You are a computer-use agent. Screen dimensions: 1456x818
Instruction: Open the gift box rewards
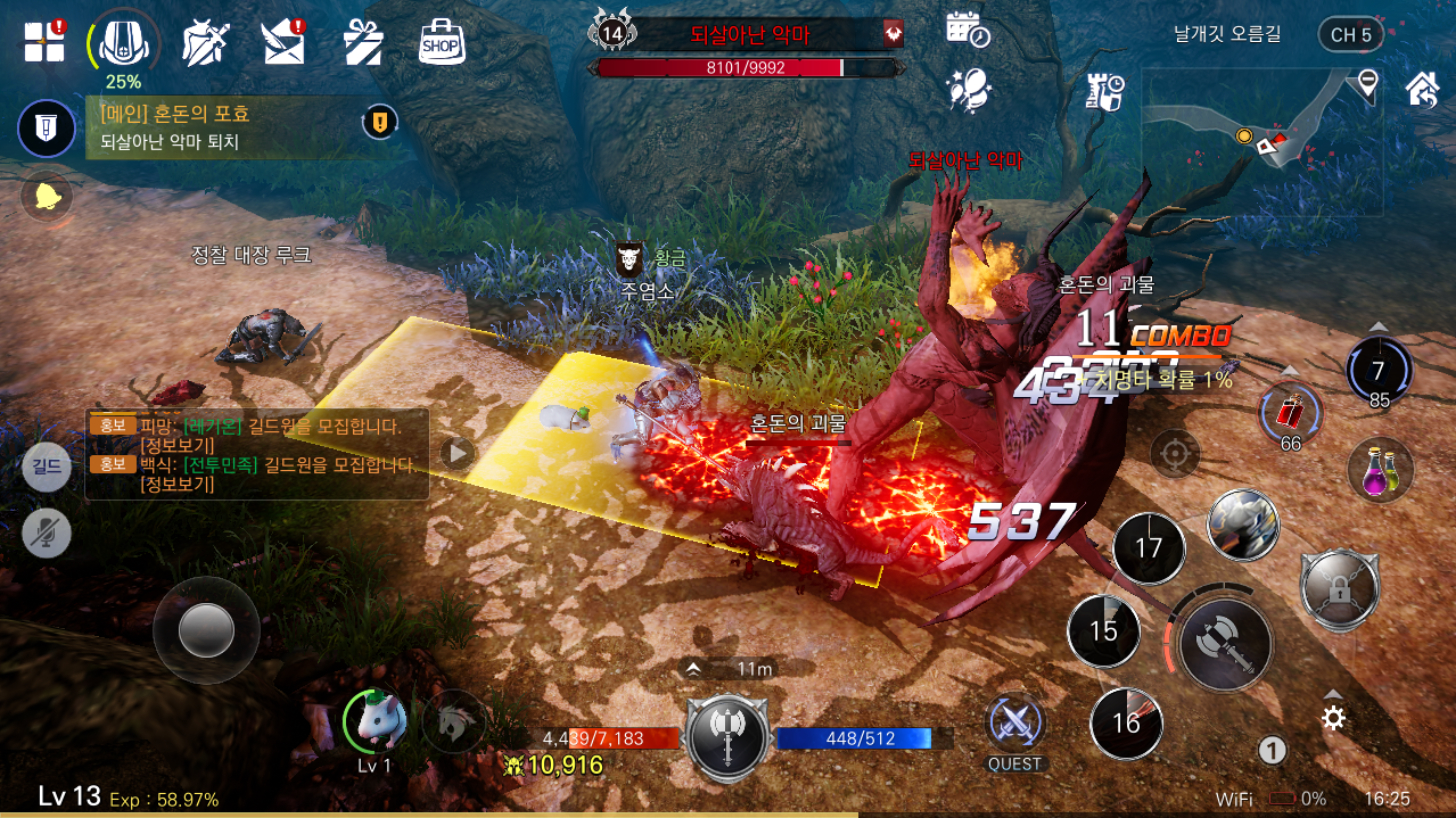tap(362, 43)
